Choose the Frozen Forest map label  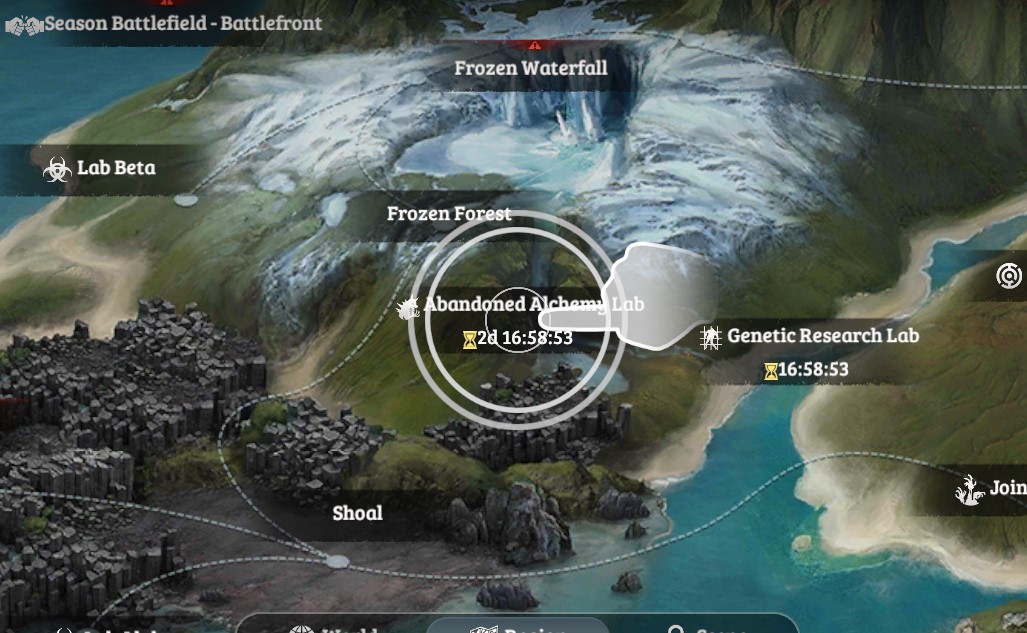click(x=449, y=214)
